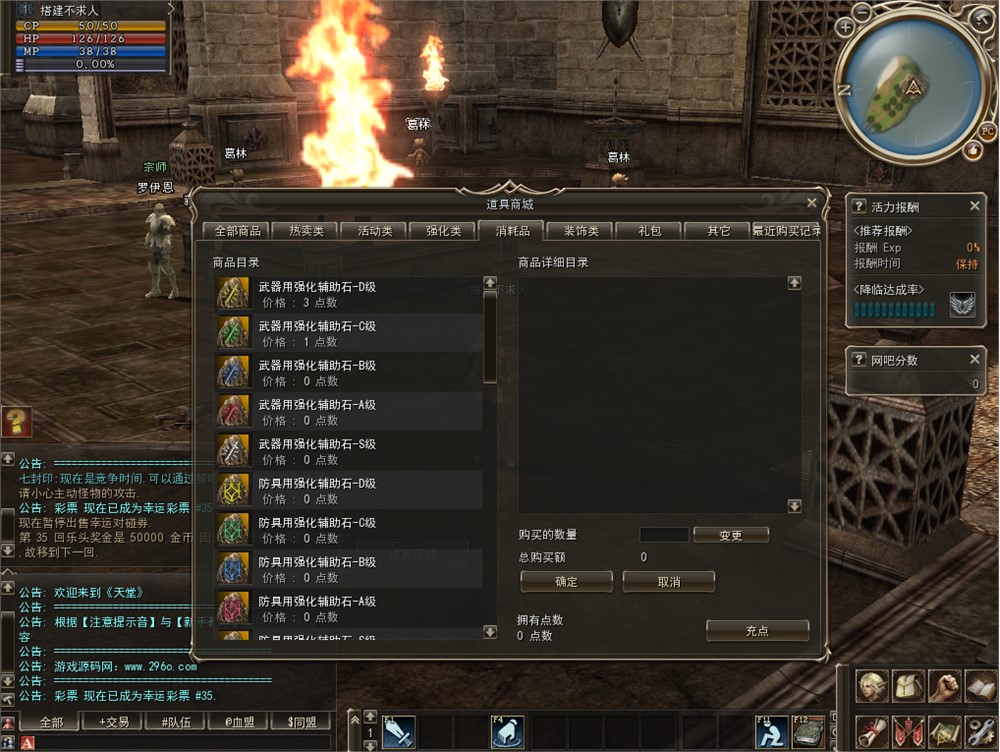Close the 道具商城 shop window
1000x752 pixels.
[x=811, y=203]
